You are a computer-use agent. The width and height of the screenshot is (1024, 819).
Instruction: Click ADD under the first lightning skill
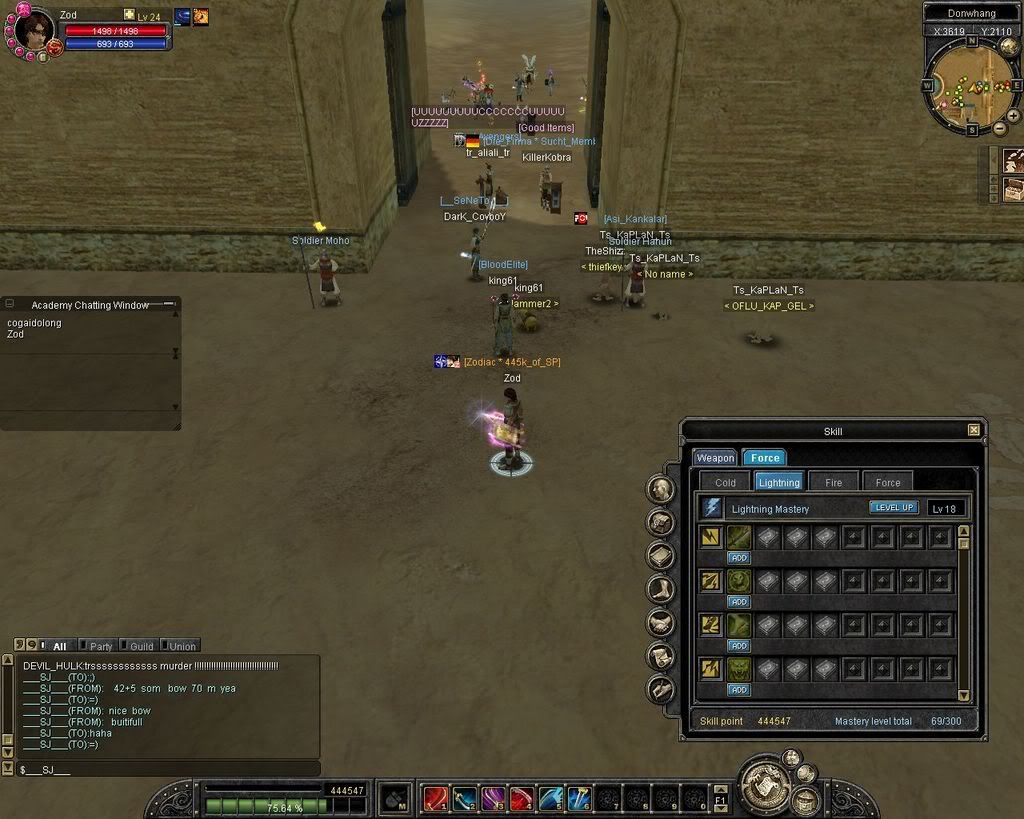point(738,558)
